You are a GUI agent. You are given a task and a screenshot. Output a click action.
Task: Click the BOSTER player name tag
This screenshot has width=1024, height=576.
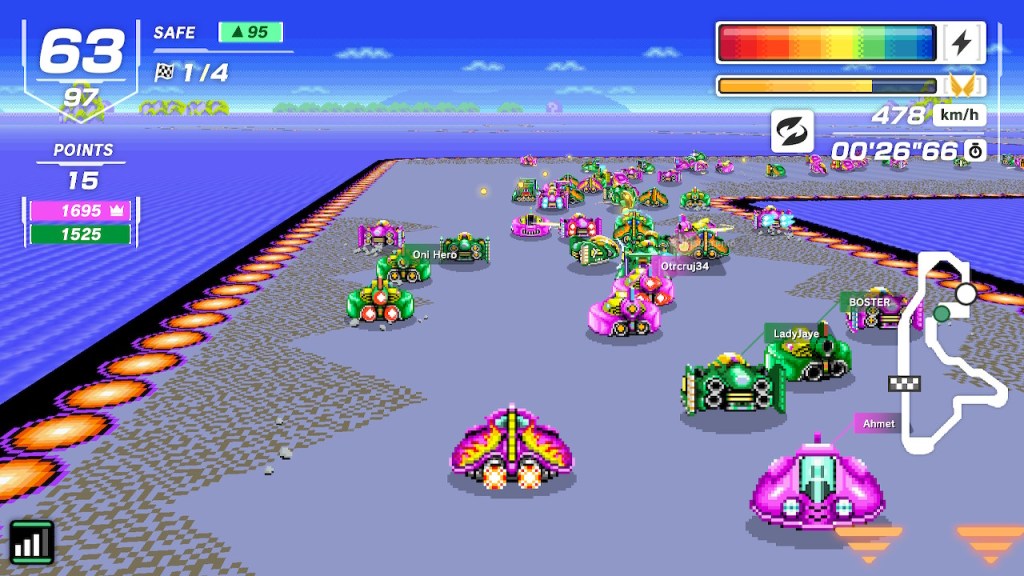pos(868,301)
